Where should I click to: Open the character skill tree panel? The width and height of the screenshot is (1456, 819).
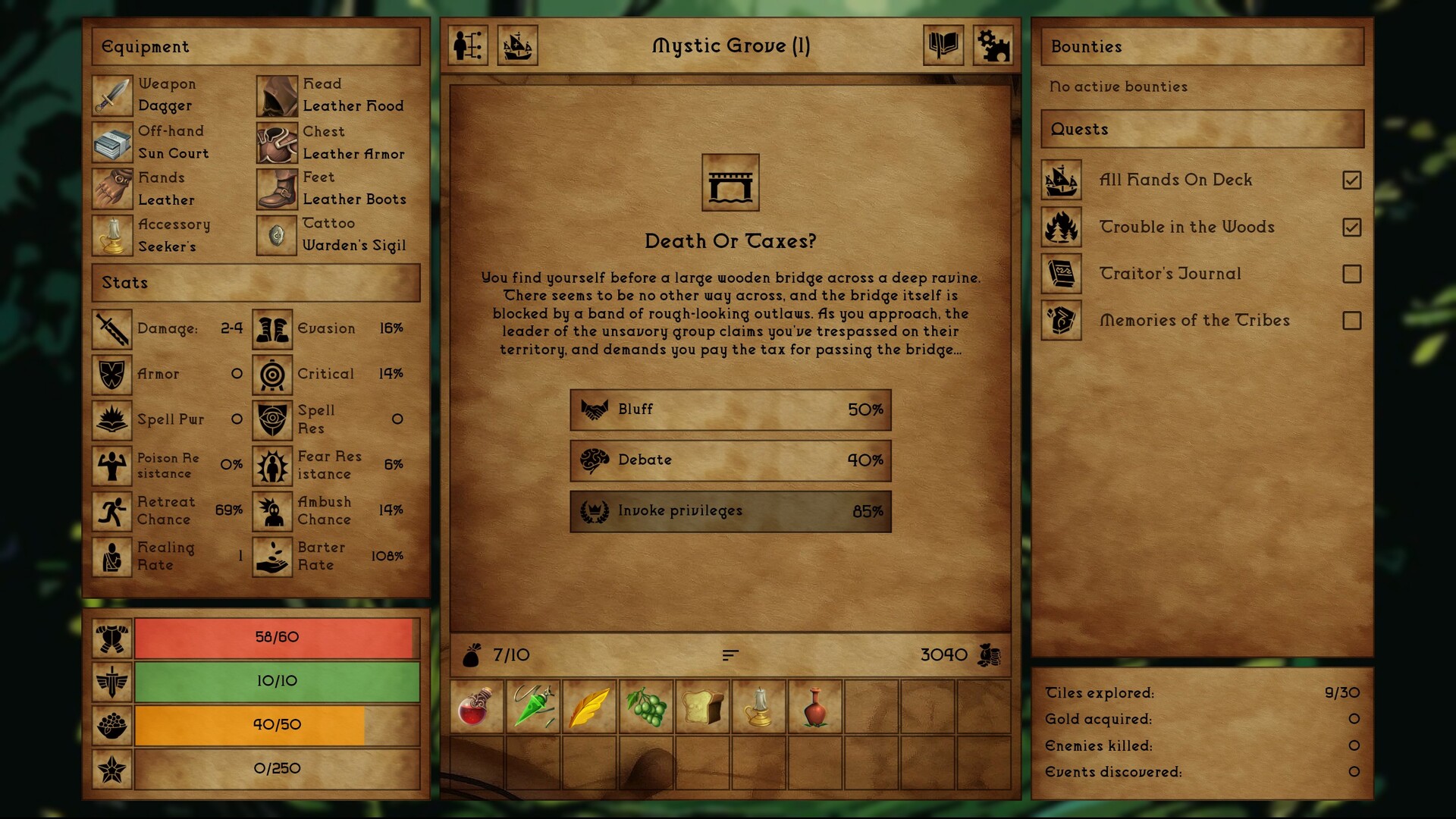point(468,46)
